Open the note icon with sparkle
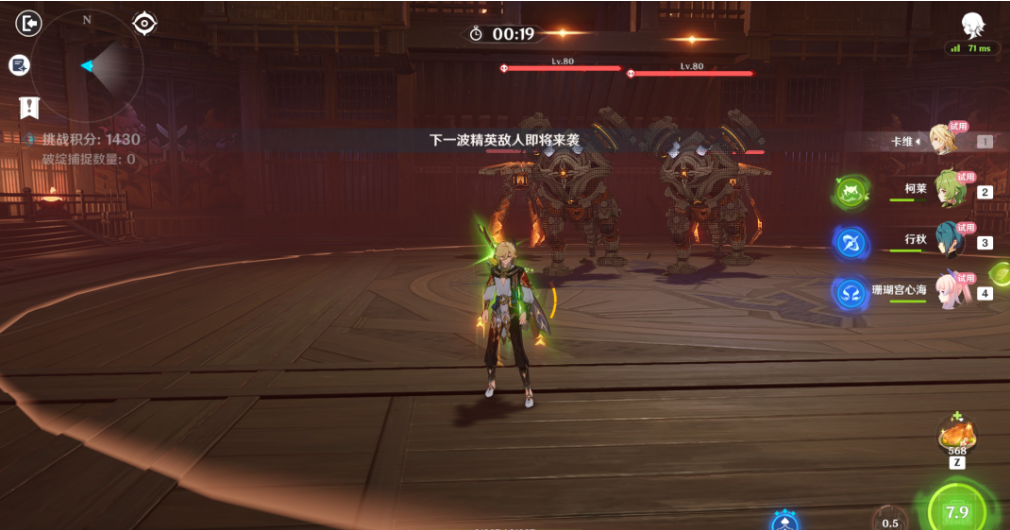The width and height of the screenshot is (1010, 530). point(19,65)
